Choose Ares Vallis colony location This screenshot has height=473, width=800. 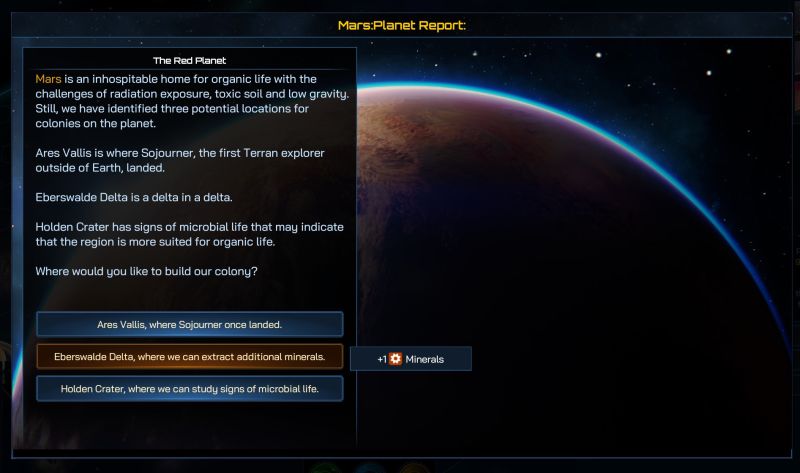pos(189,324)
